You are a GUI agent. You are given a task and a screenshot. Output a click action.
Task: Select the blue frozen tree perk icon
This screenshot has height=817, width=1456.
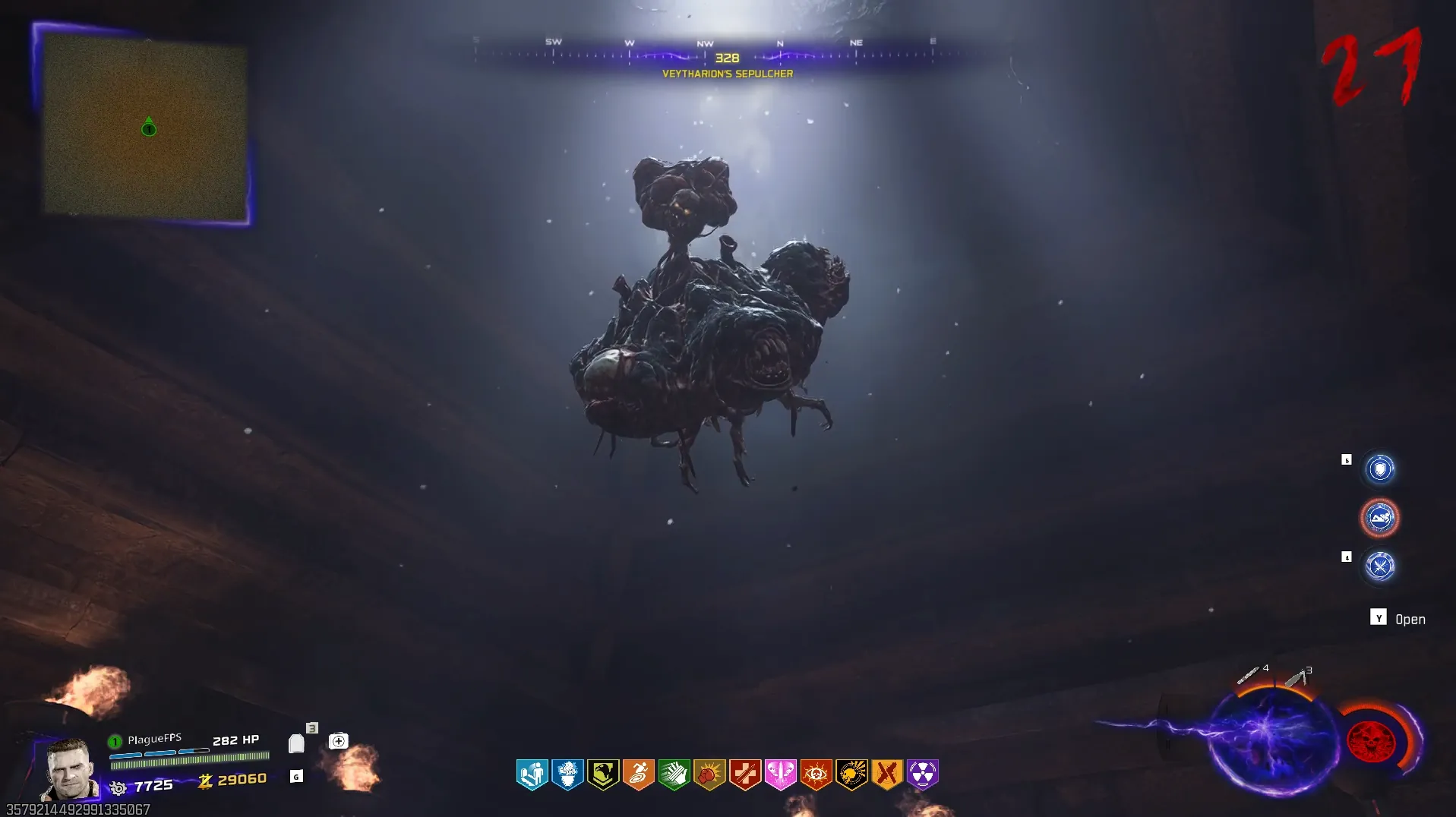coord(567,774)
